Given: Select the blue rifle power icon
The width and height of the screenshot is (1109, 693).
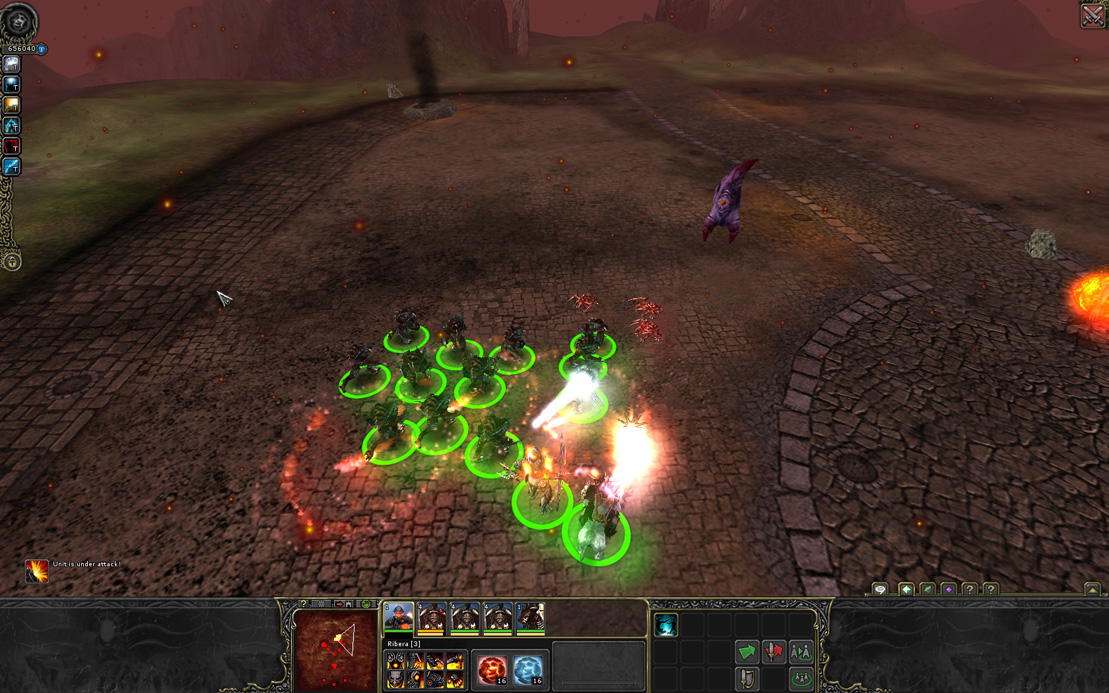Looking at the screenshot, I should pyautogui.click(x=12, y=167).
